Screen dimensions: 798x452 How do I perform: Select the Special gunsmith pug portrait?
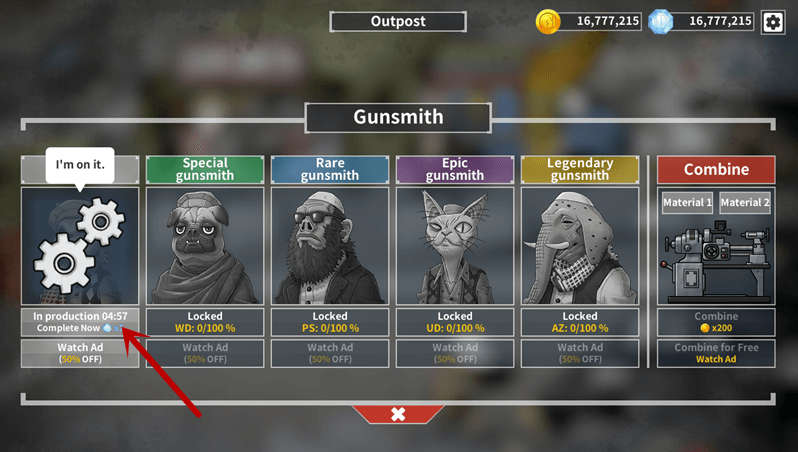coord(205,246)
